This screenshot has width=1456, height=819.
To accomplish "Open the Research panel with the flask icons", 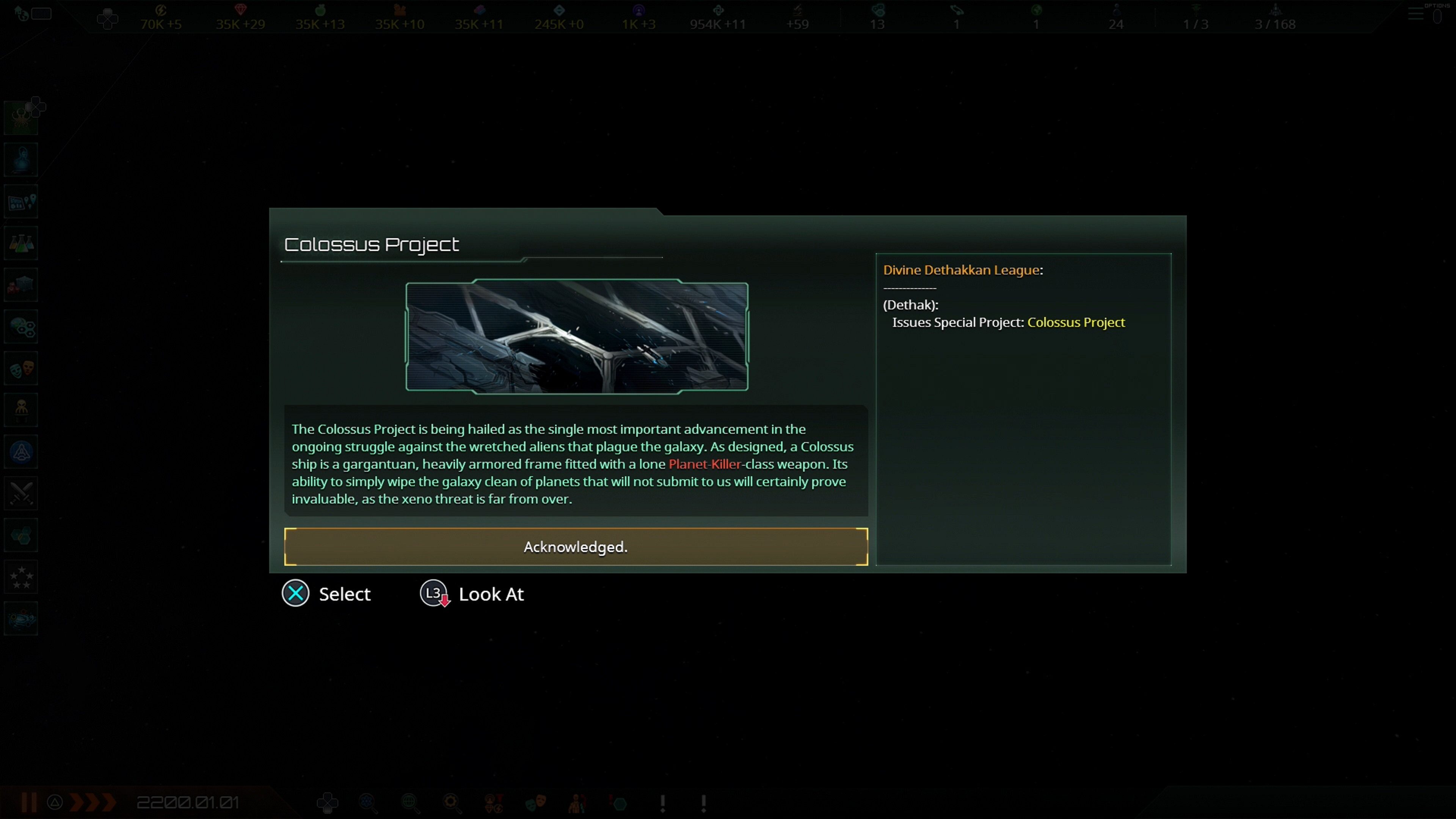I will pos(21,243).
